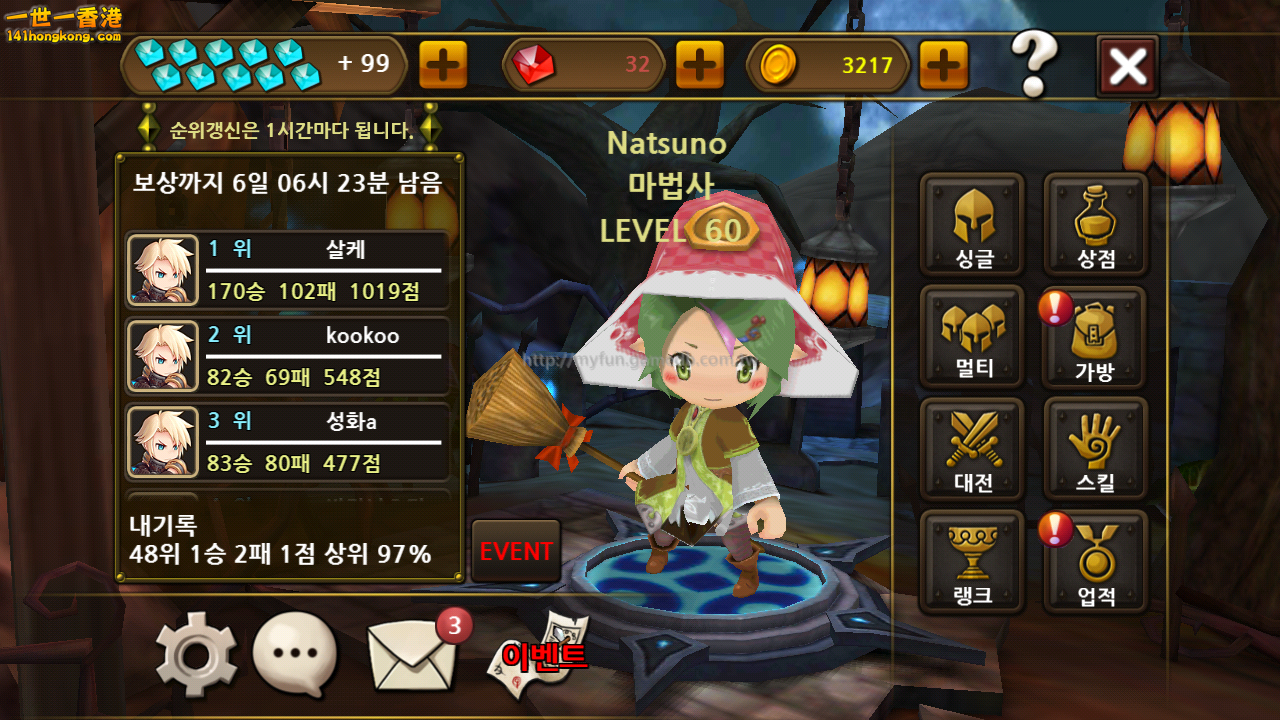Start a 대전 versus battle
The height and width of the screenshot is (720, 1280).
(x=972, y=450)
